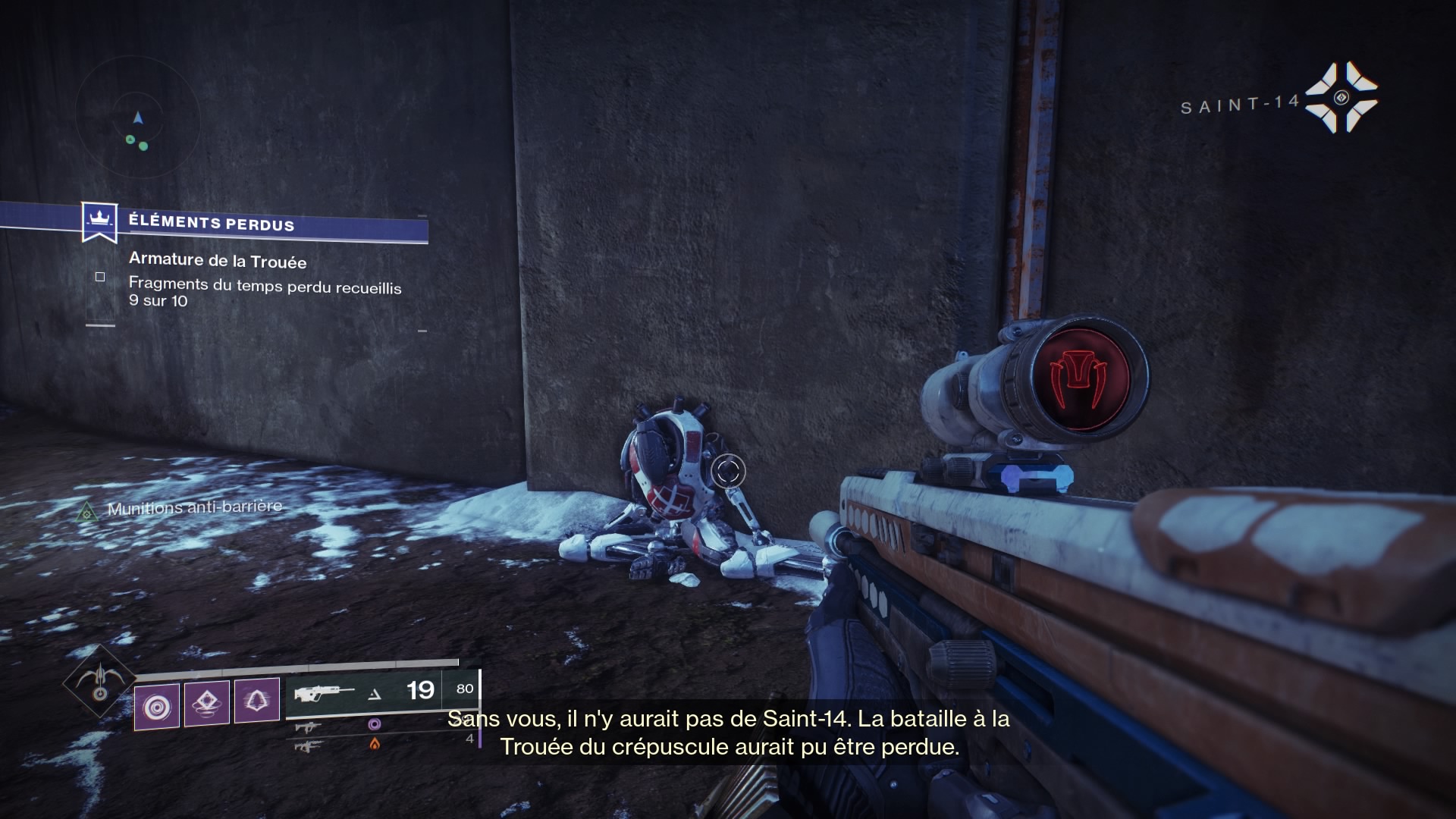The image size is (1456, 819).
Task: Open the Éléments Perdus quest tracker
Action: point(211,223)
